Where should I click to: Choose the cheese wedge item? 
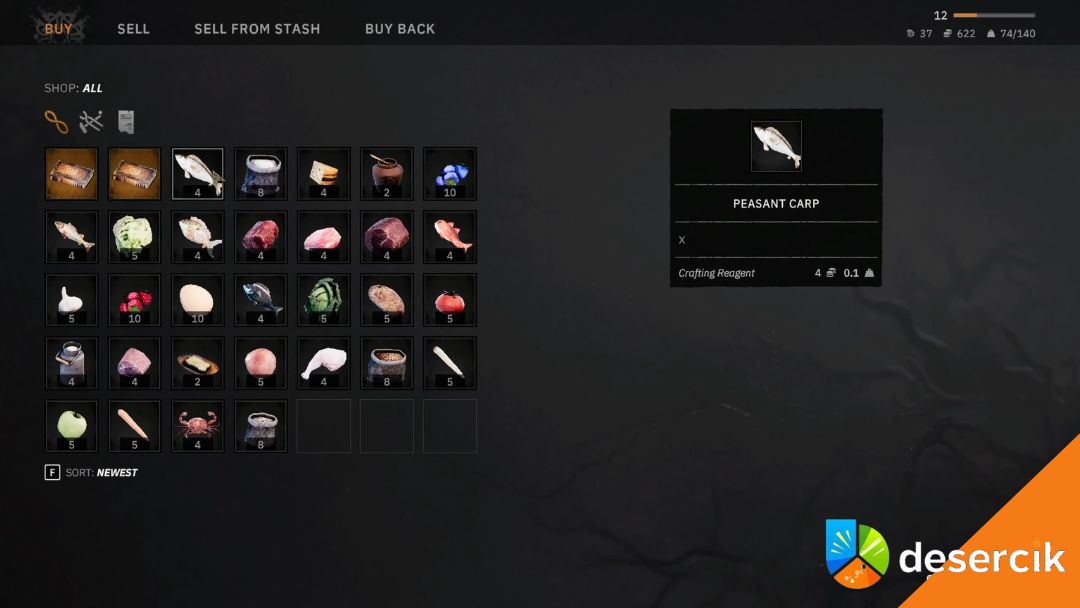[x=324, y=174]
